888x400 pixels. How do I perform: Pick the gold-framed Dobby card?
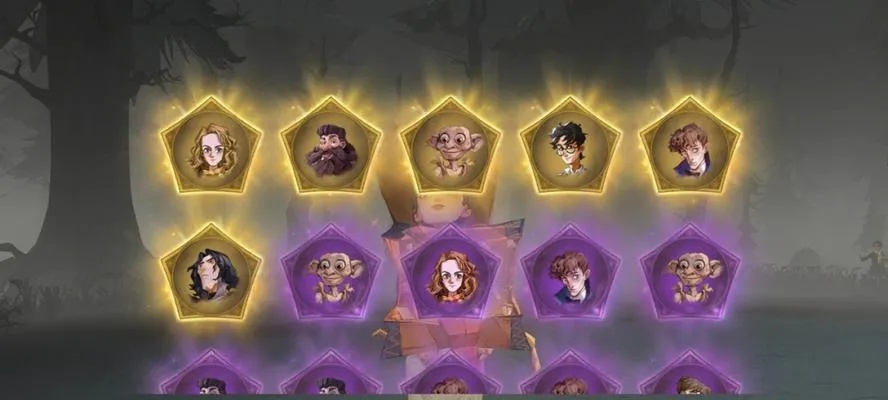451,148
